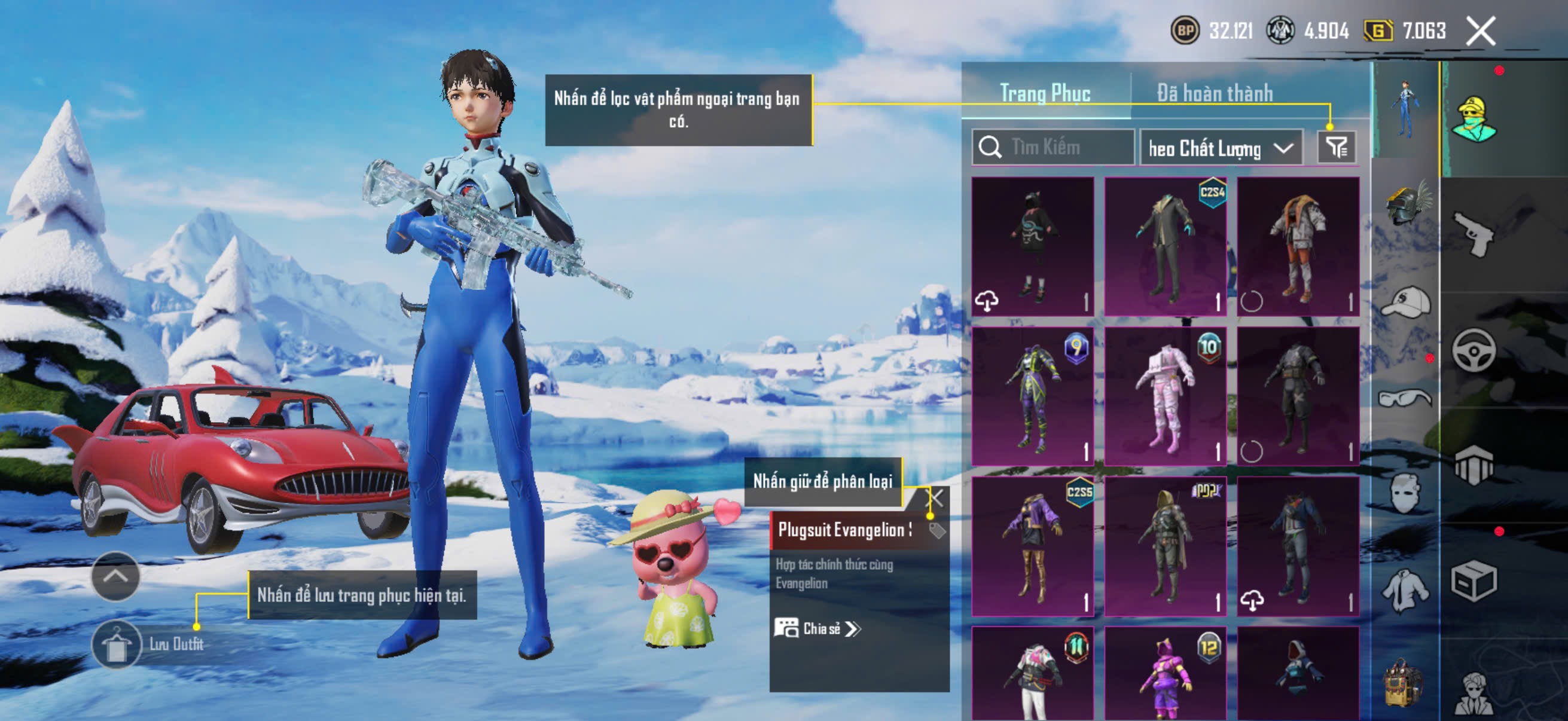The image size is (1568, 721).
Task: Switch to the pistol weapons section
Action: click(1473, 234)
